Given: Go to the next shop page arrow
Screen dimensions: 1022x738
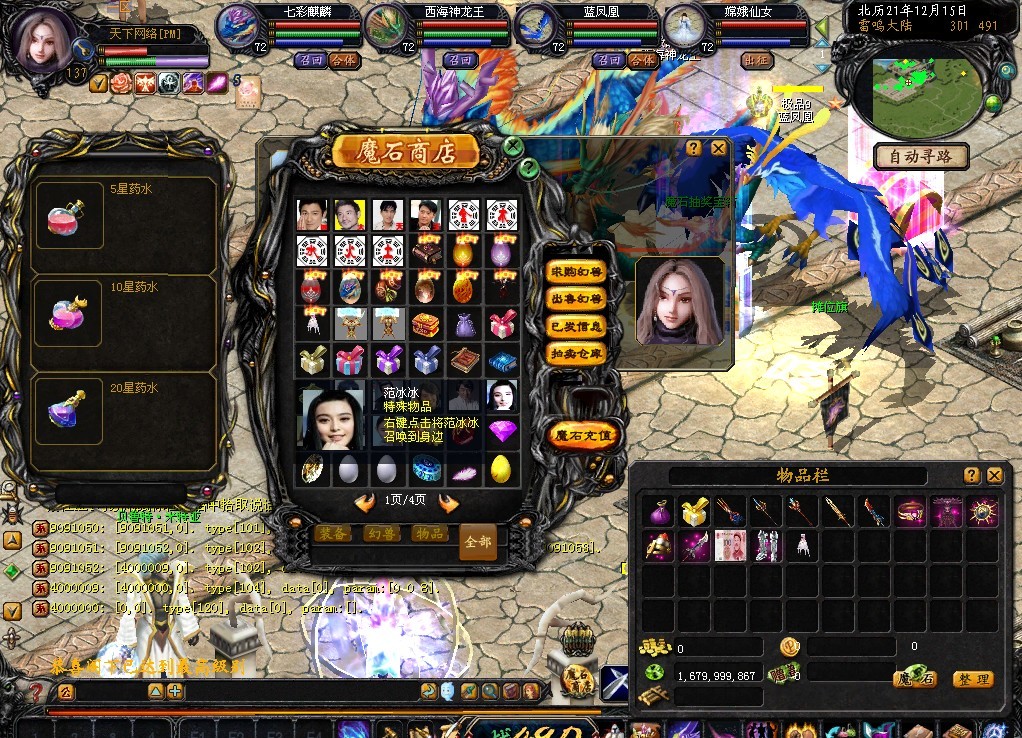Looking at the screenshot, I should click(448, 503).
